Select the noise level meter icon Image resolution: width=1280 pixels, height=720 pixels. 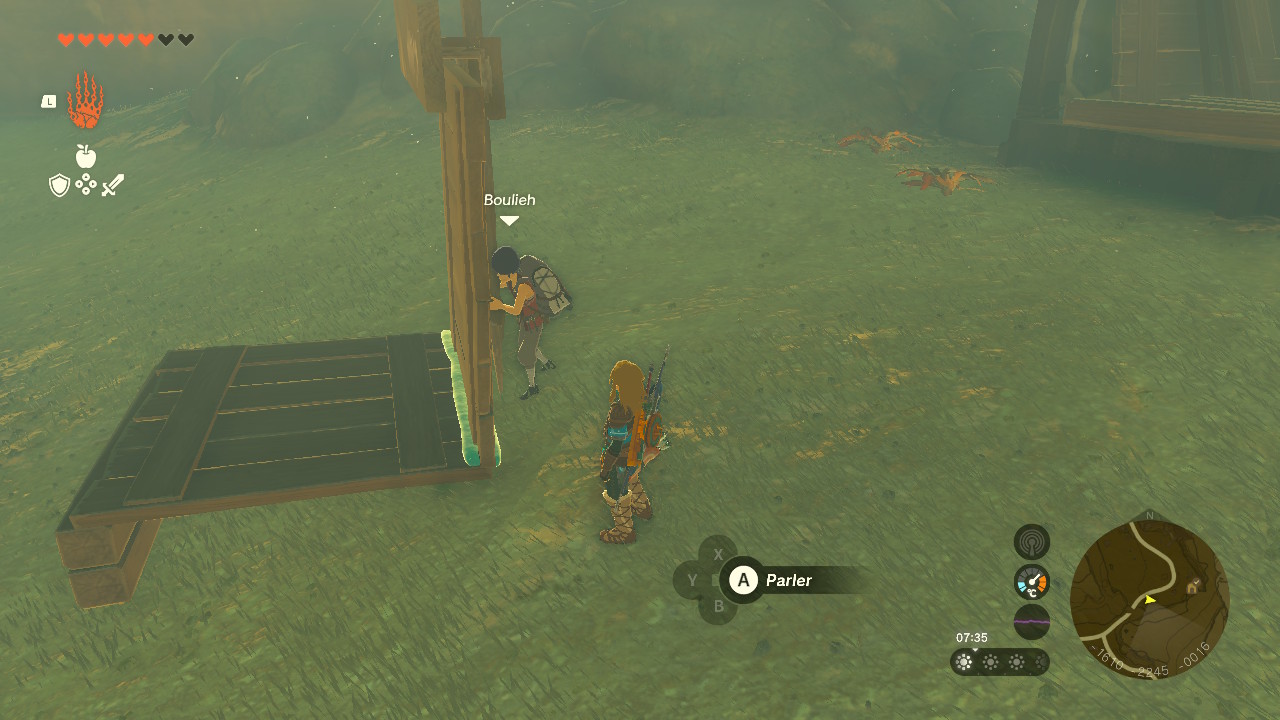click(x=1032, y=622)
